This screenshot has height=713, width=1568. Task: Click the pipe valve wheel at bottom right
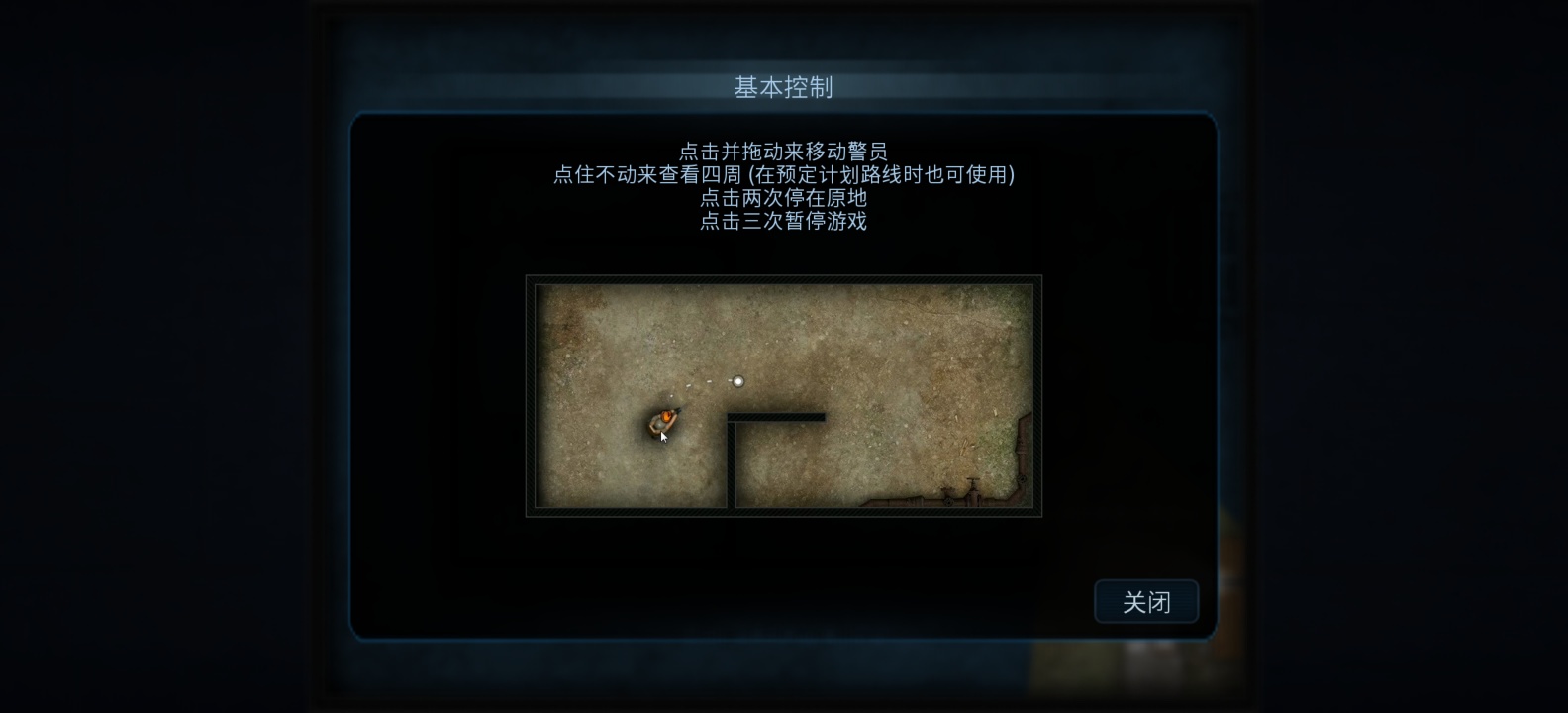[x=973, y=480]
